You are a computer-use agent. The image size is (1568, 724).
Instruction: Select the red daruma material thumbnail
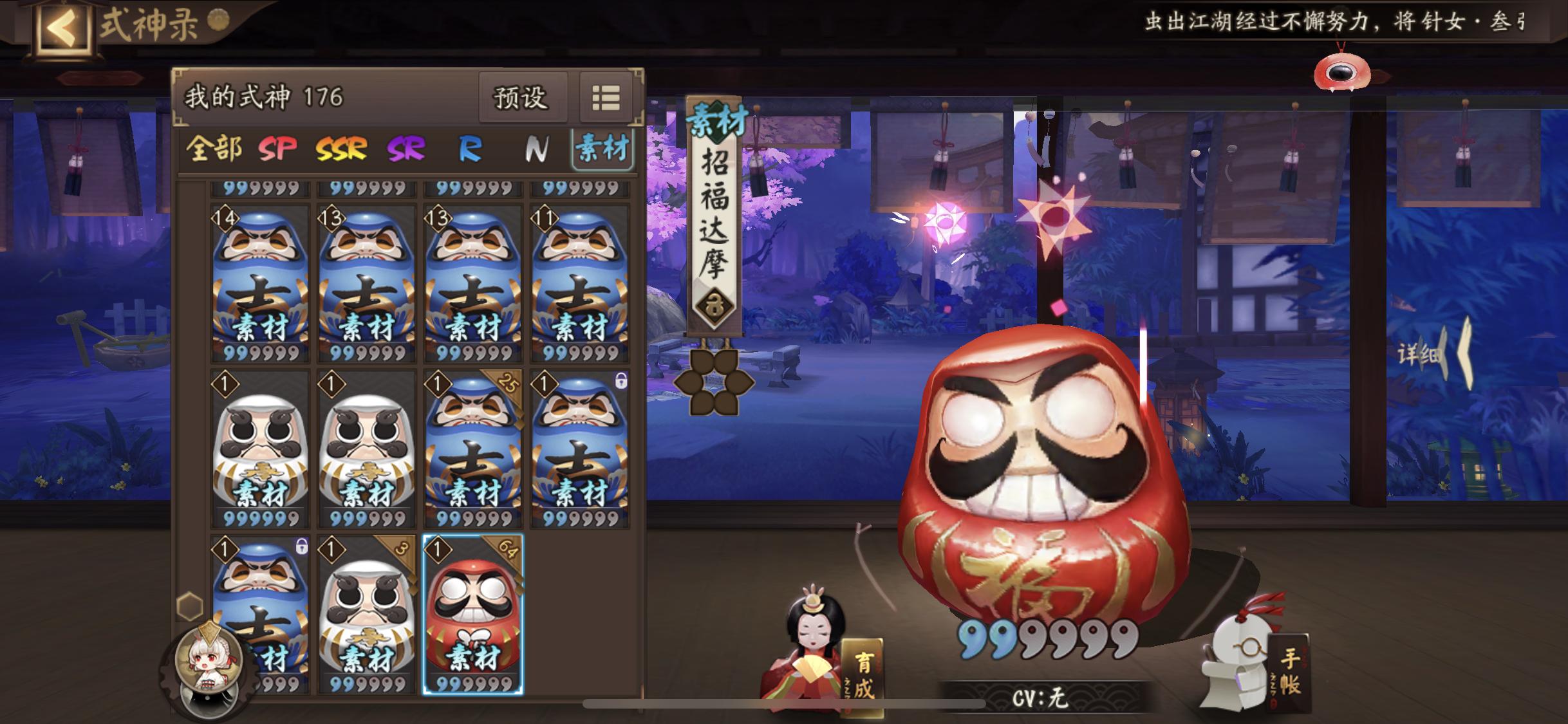(x=474, y=618)
